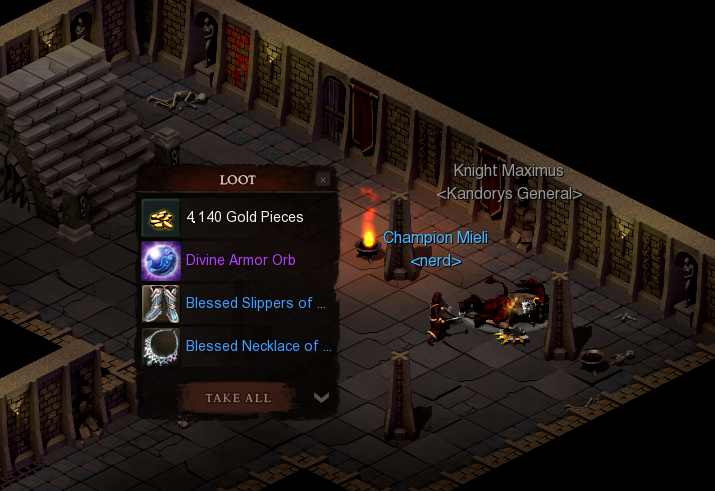The image size is (715, 491).
Task: Loot the Divine Armor Orb
Action: point(240,260)
